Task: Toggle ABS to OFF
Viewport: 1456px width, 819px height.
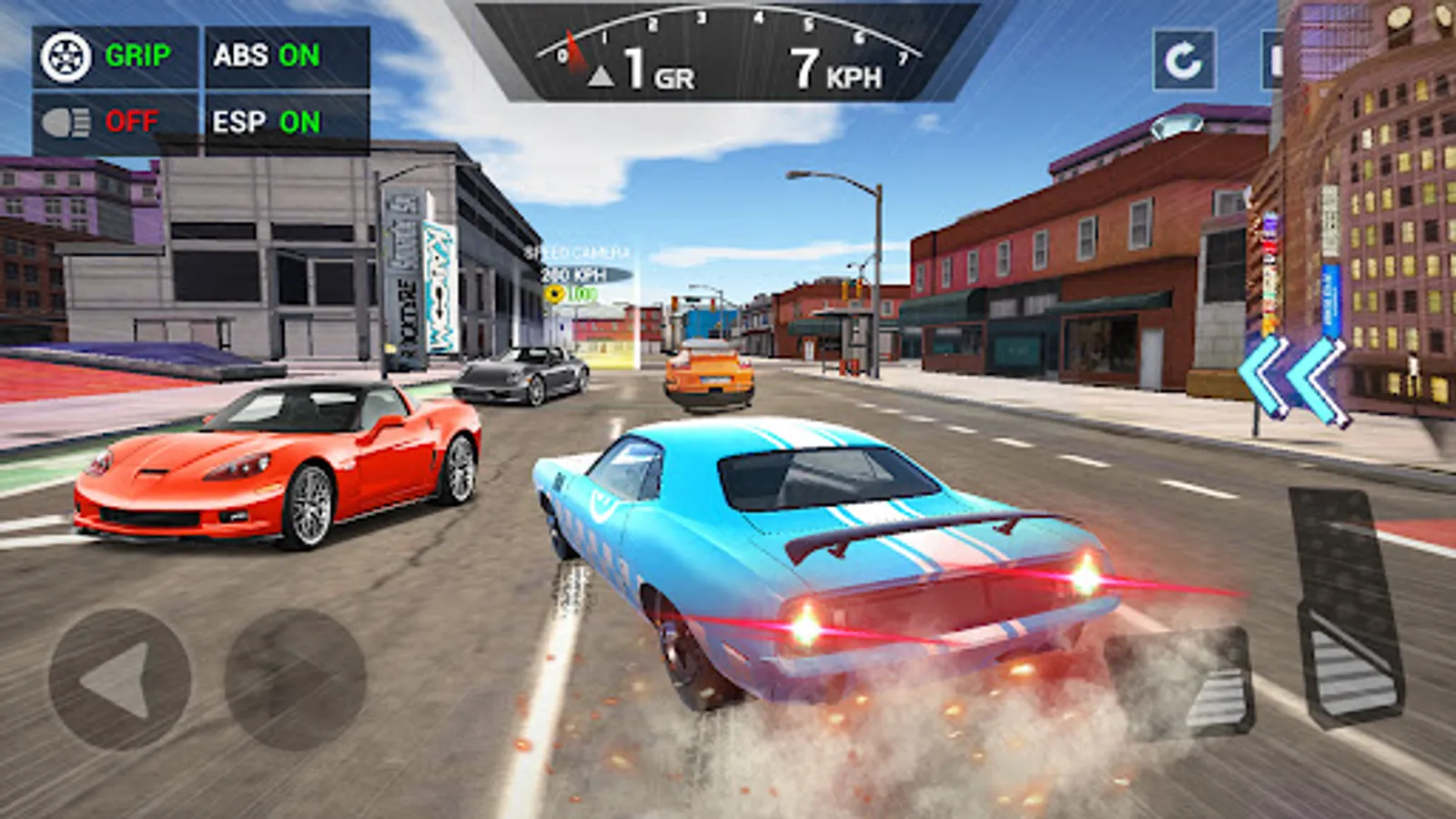Action: pos(264,55)
